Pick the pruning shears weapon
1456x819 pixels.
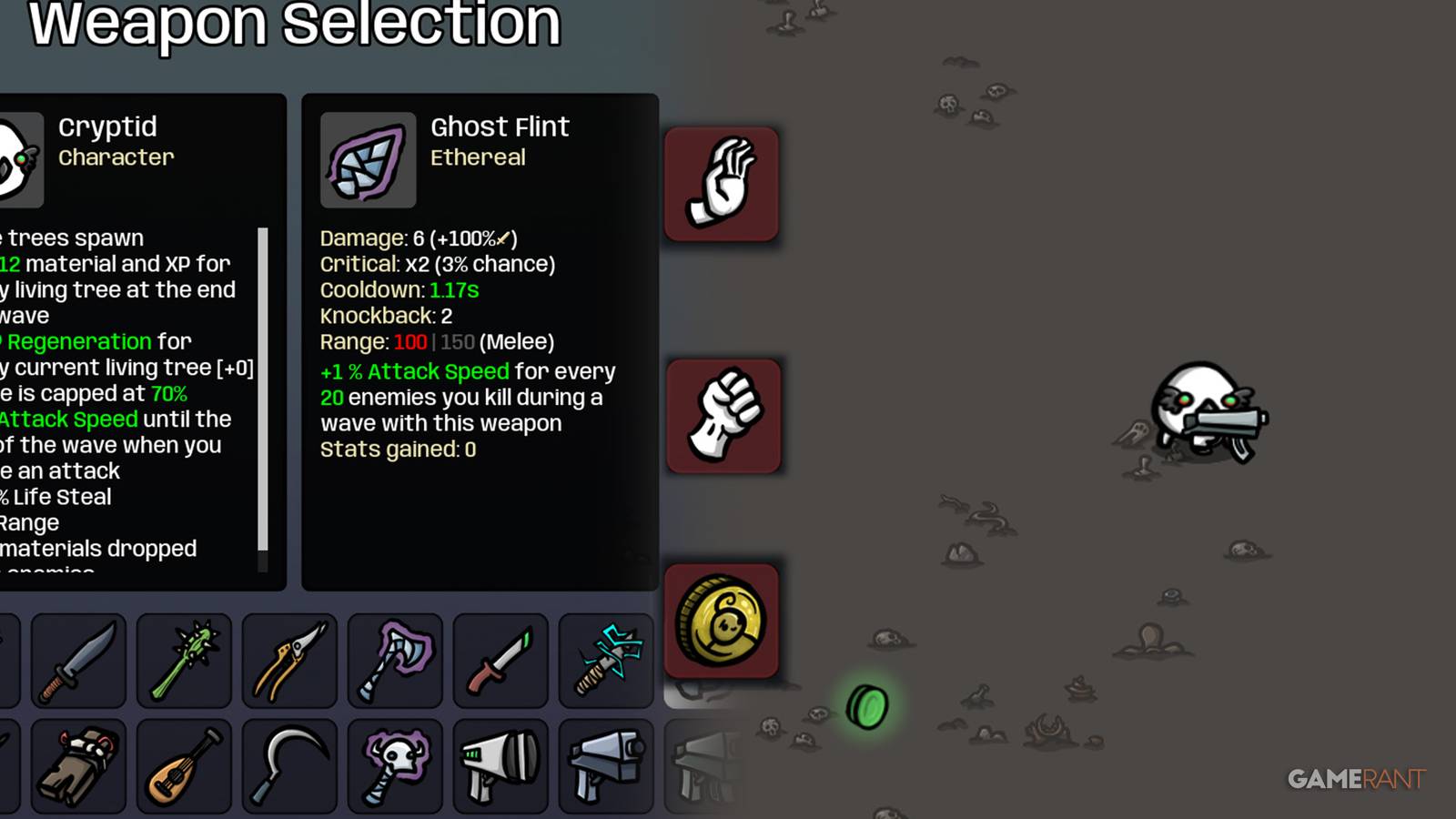(288, 661)
